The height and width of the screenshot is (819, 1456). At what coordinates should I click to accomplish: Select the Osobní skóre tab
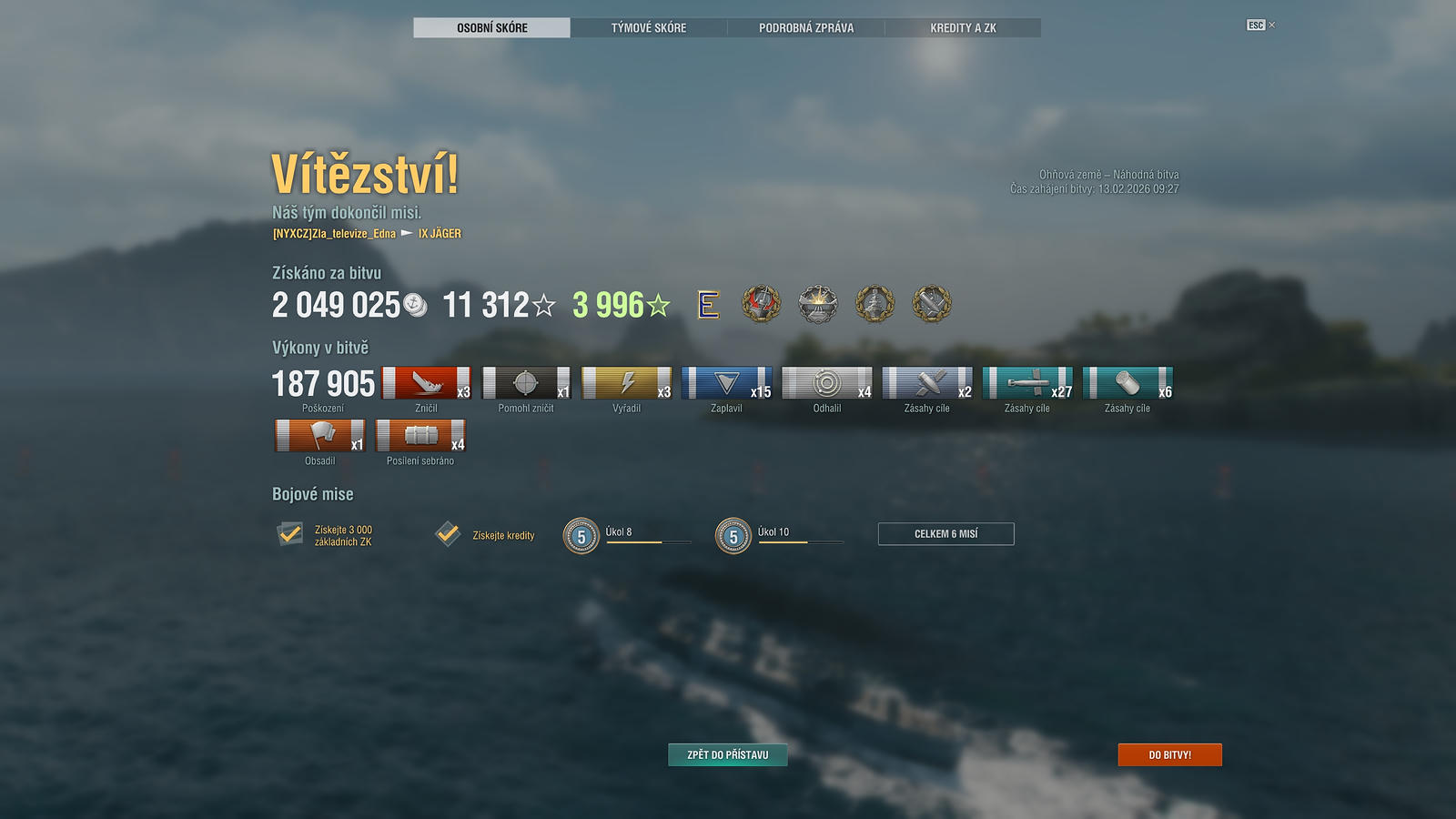point(492,28)
